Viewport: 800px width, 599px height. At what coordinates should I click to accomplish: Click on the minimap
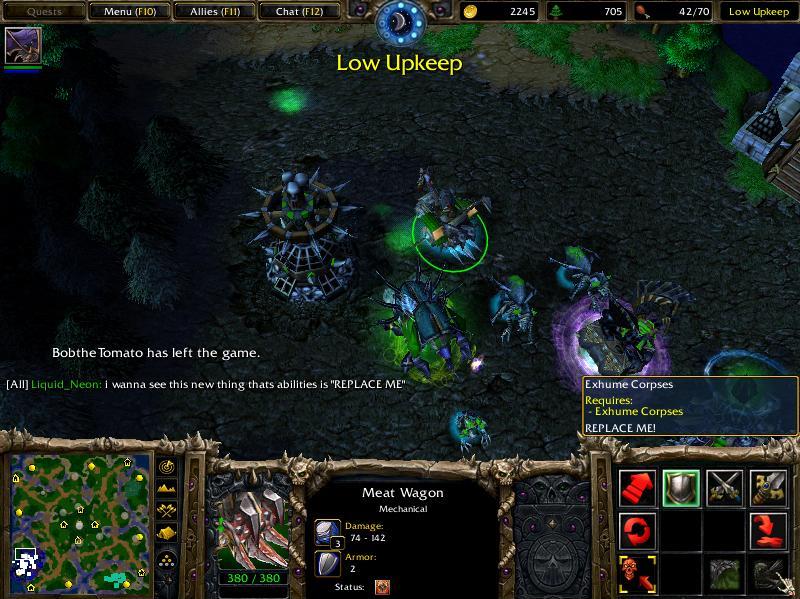pyautogui.click(x=77, y=522)
